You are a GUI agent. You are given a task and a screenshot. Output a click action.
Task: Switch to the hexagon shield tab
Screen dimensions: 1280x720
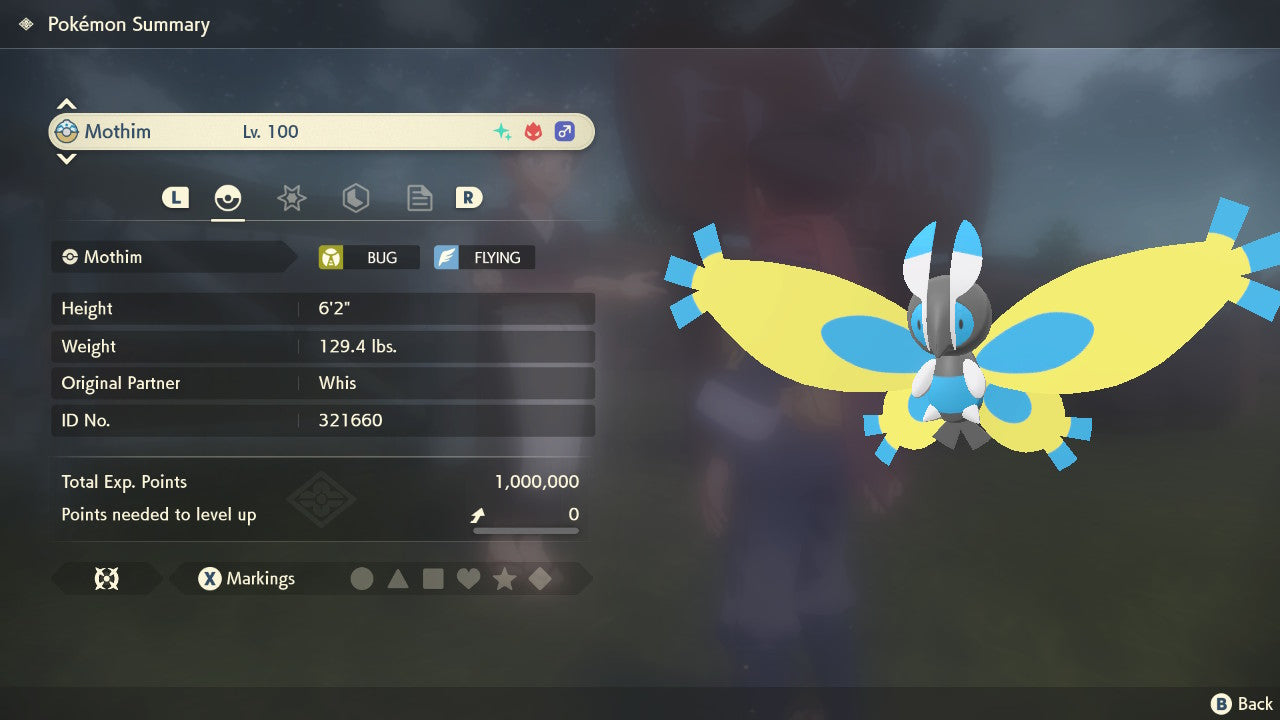(355, 198)
